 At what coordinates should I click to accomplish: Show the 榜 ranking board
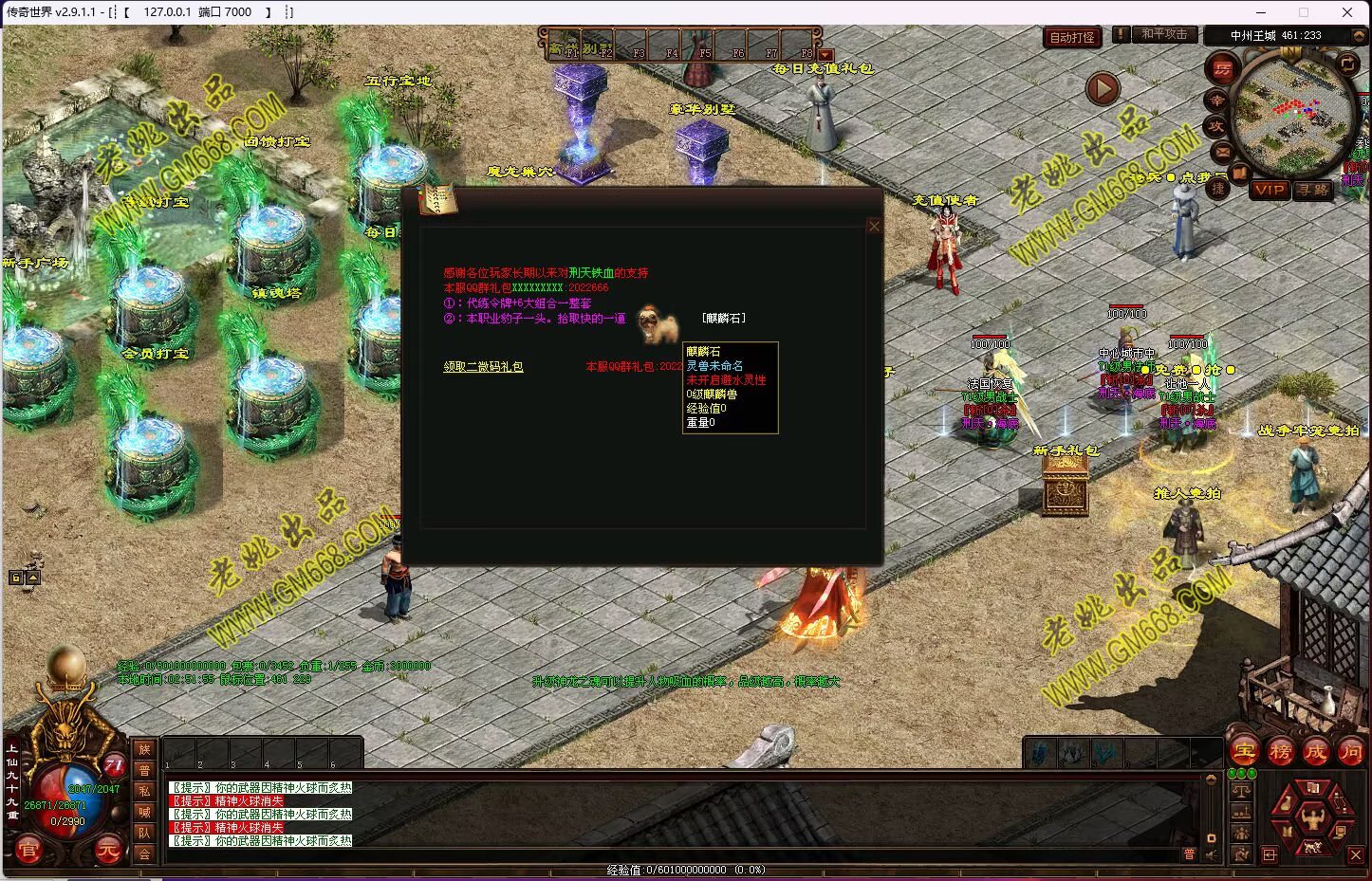point(1280,751)
